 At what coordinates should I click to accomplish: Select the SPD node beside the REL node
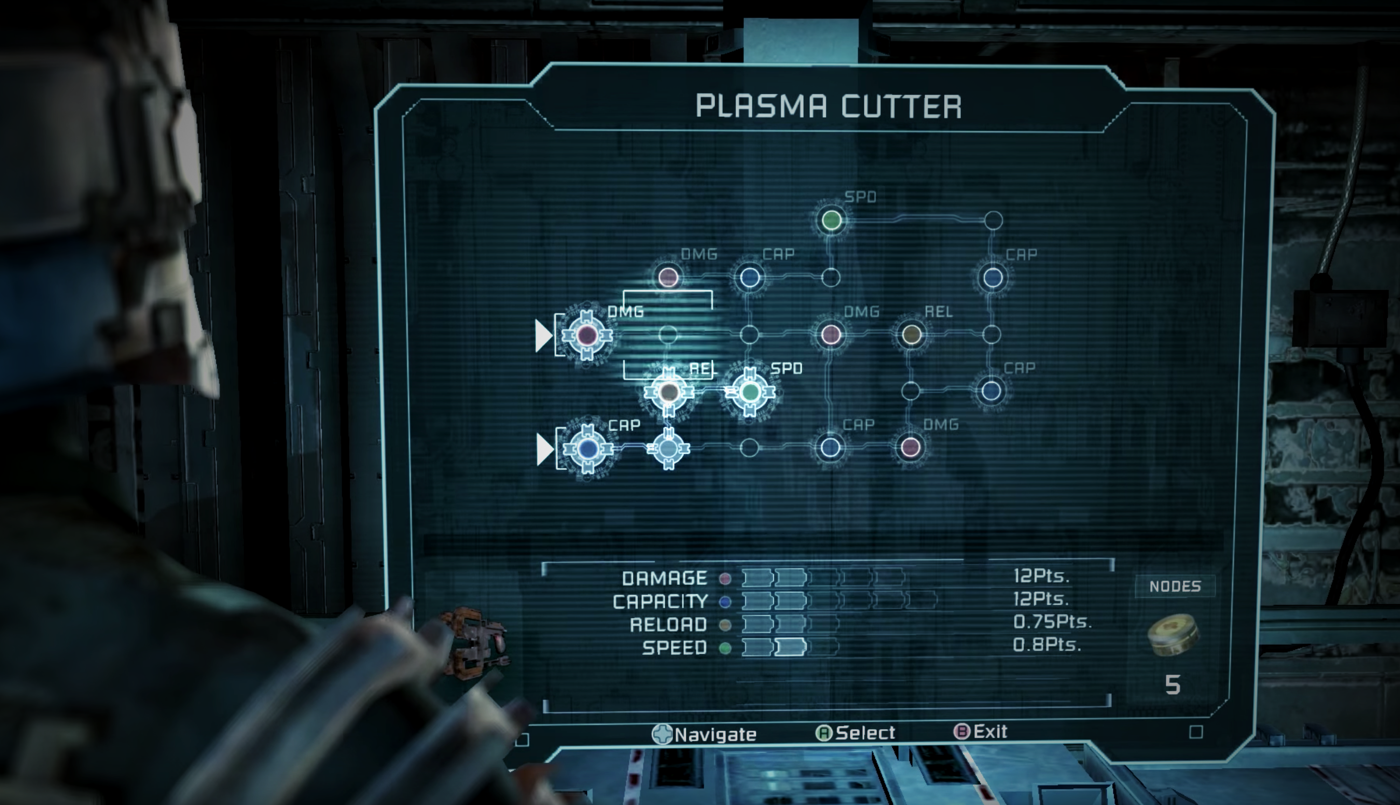tap(749, 392)
